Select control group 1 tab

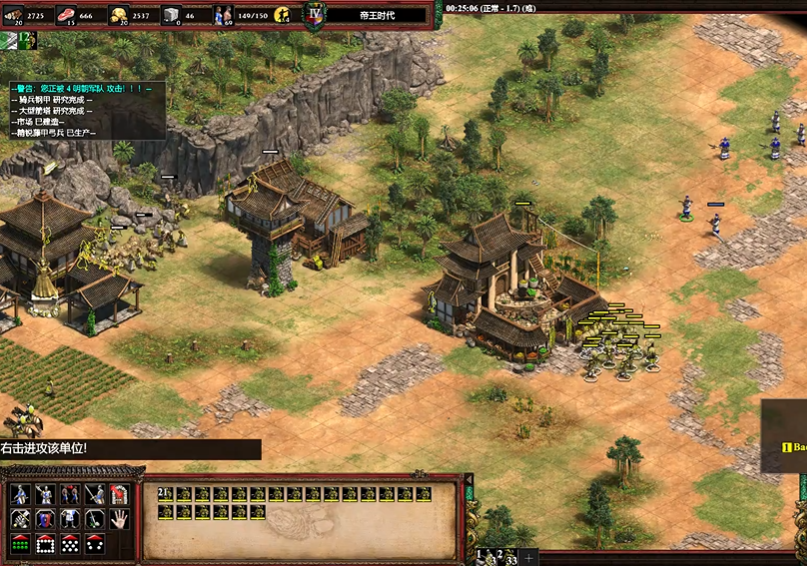point(483,556)
